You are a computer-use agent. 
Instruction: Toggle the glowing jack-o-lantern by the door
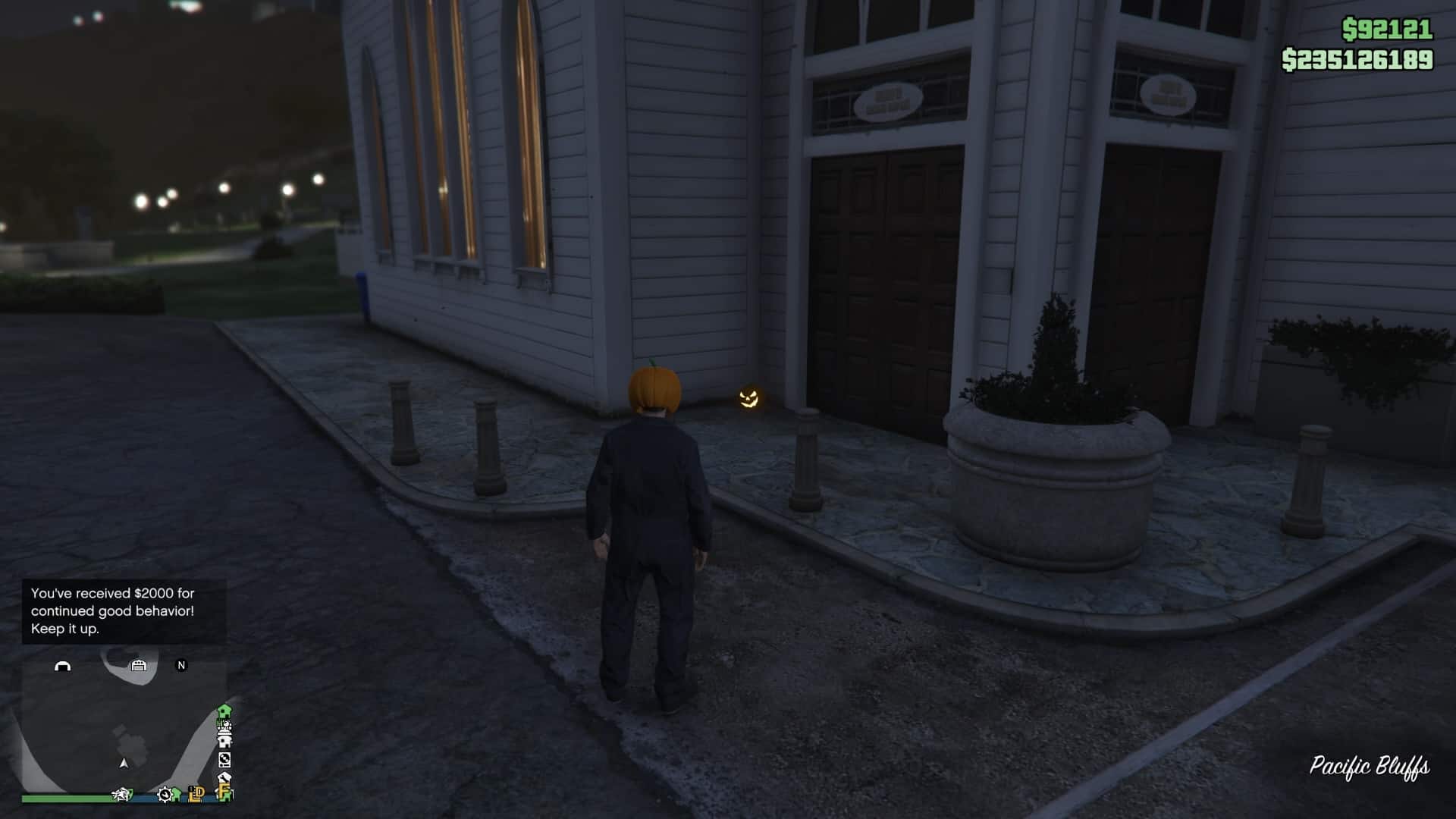point(749,398)
